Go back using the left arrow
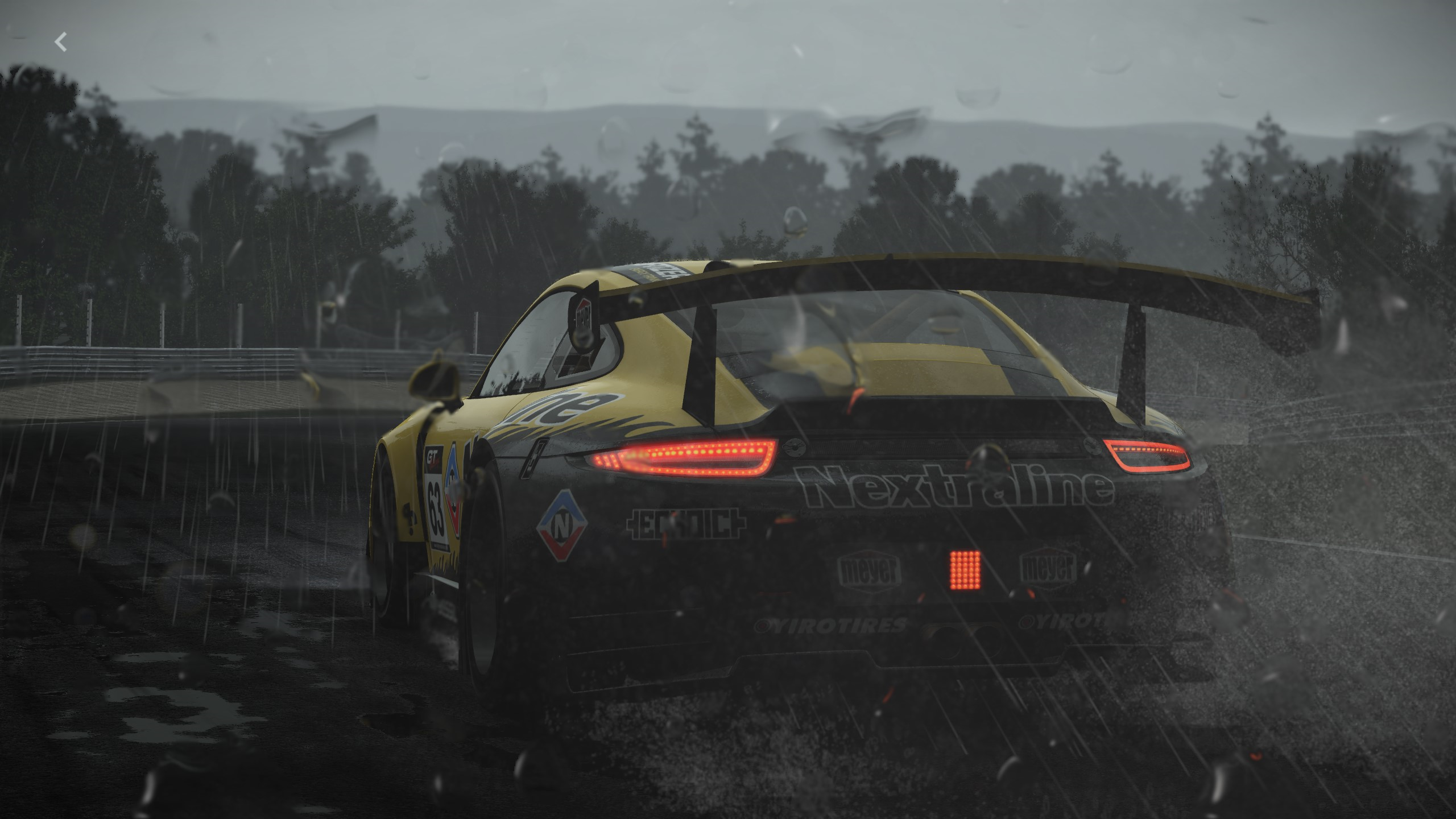1456x819 pixels. (x=61, y=42)
